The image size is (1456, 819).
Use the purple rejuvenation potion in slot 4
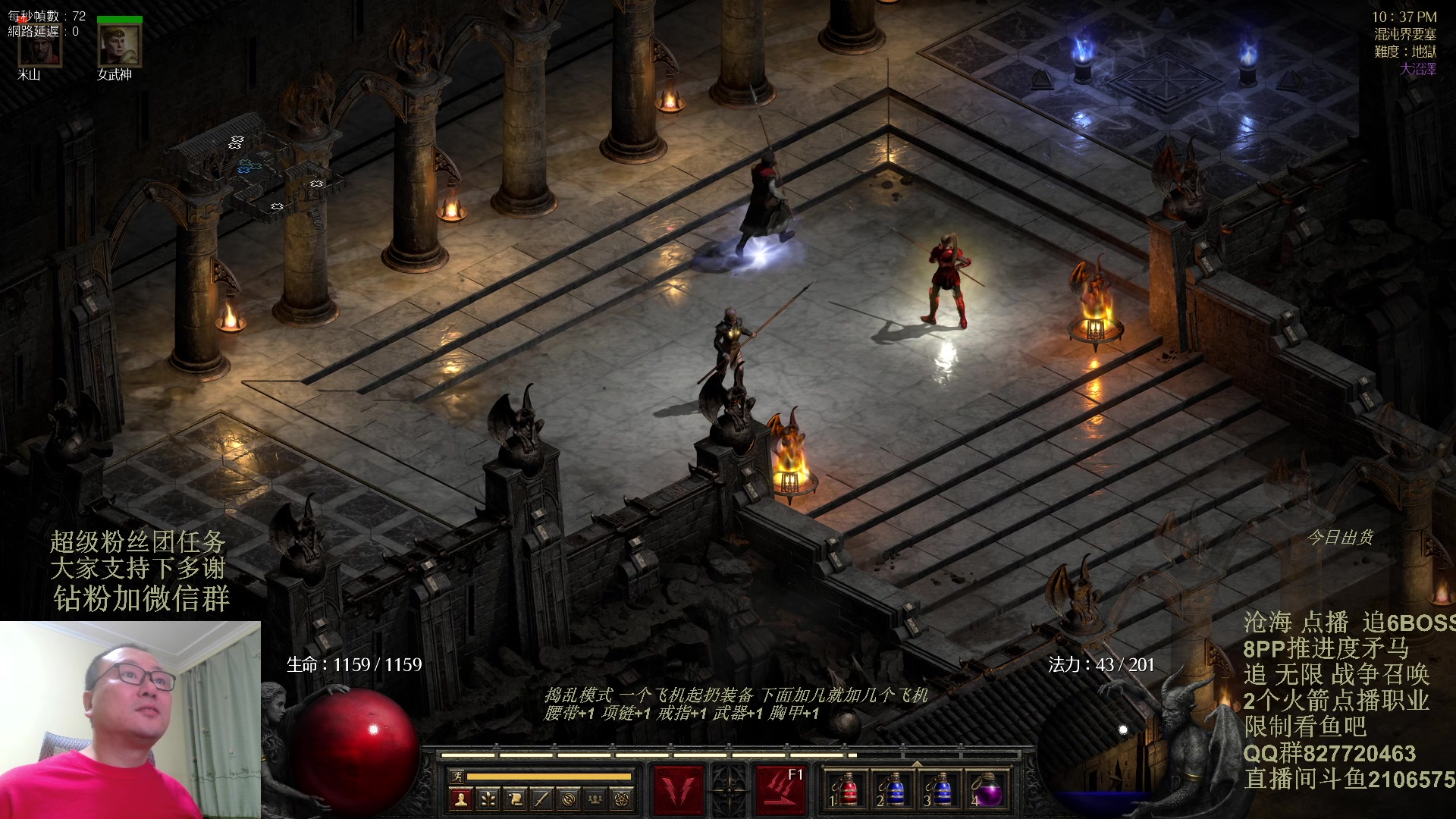[x=987, y=790]
